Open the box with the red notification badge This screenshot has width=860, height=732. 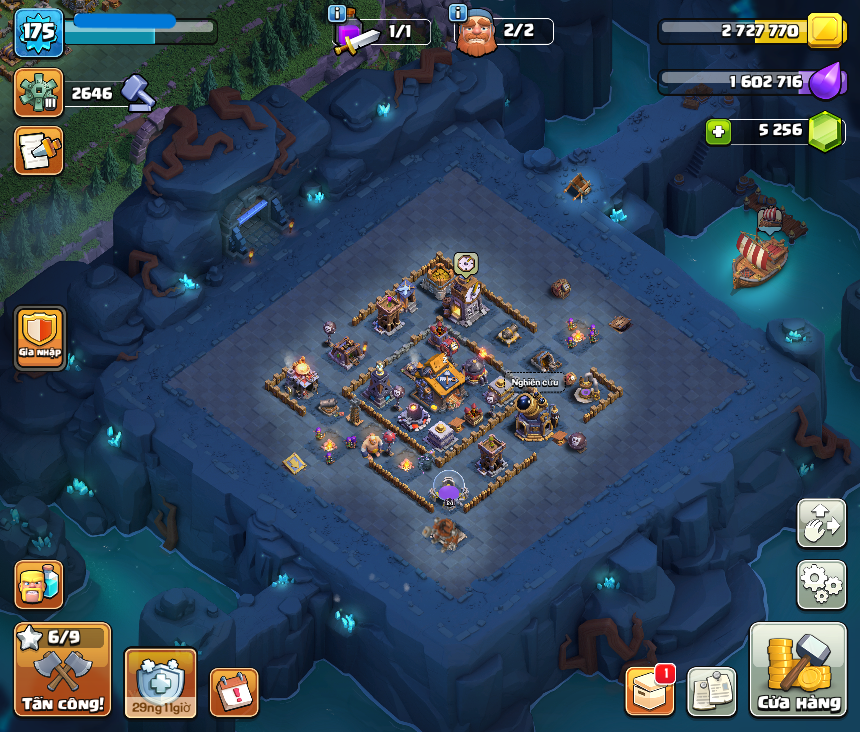650,690
